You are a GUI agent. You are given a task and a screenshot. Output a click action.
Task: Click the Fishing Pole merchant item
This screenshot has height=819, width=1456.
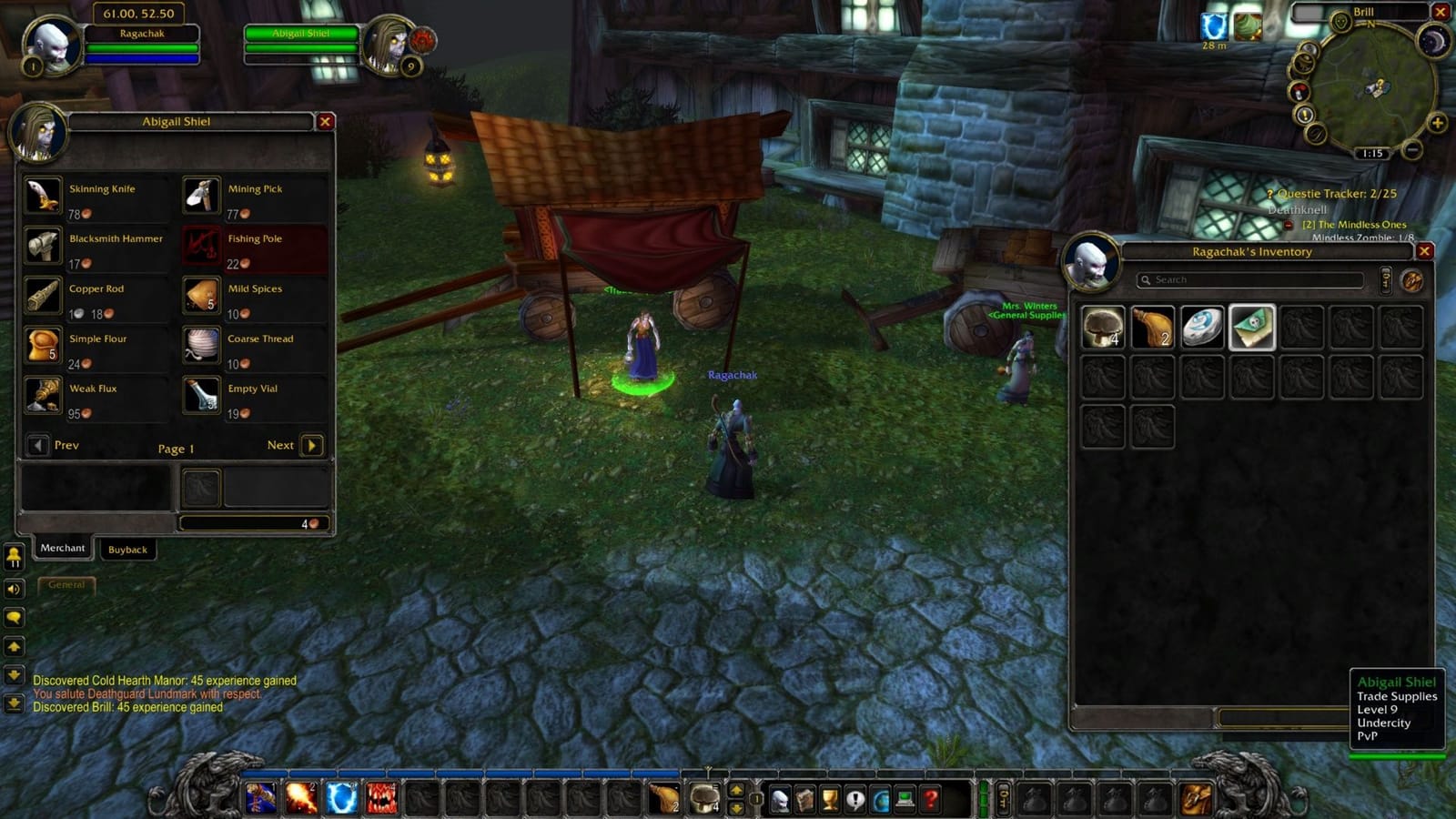click(x=201, y=245)
